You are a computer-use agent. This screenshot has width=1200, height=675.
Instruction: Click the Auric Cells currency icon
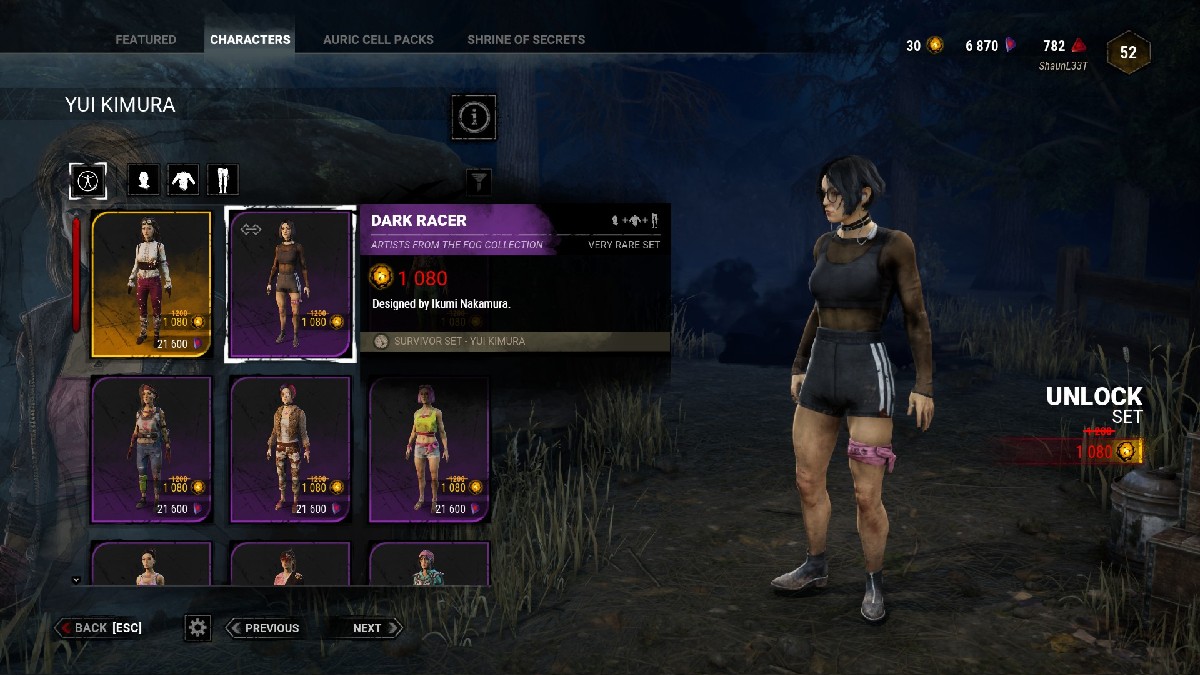[936, 45]
